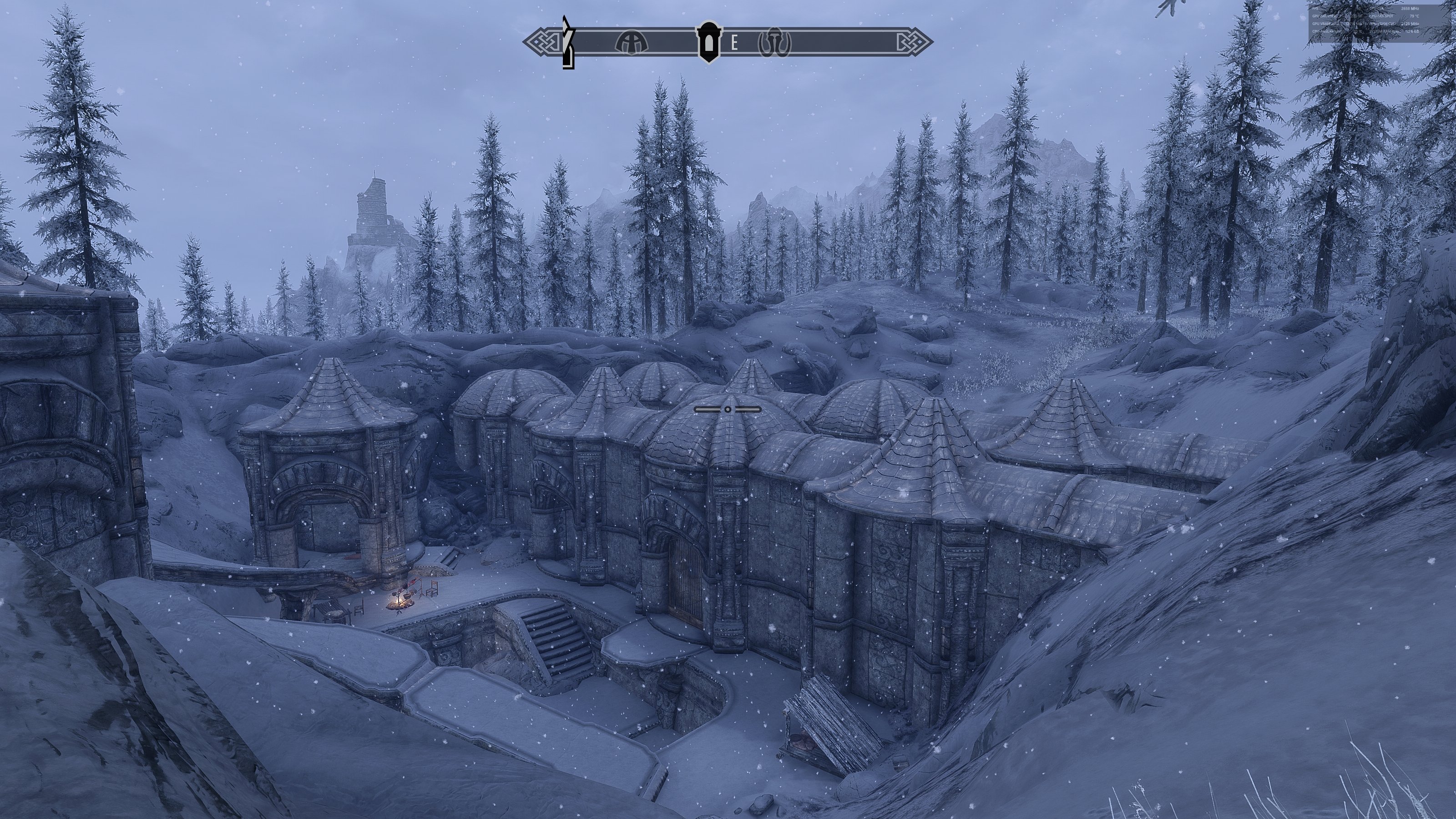This screenshot has width=1456, height=819.
Task: Select the black arched tower compass marker
Action: coord(708,42)
